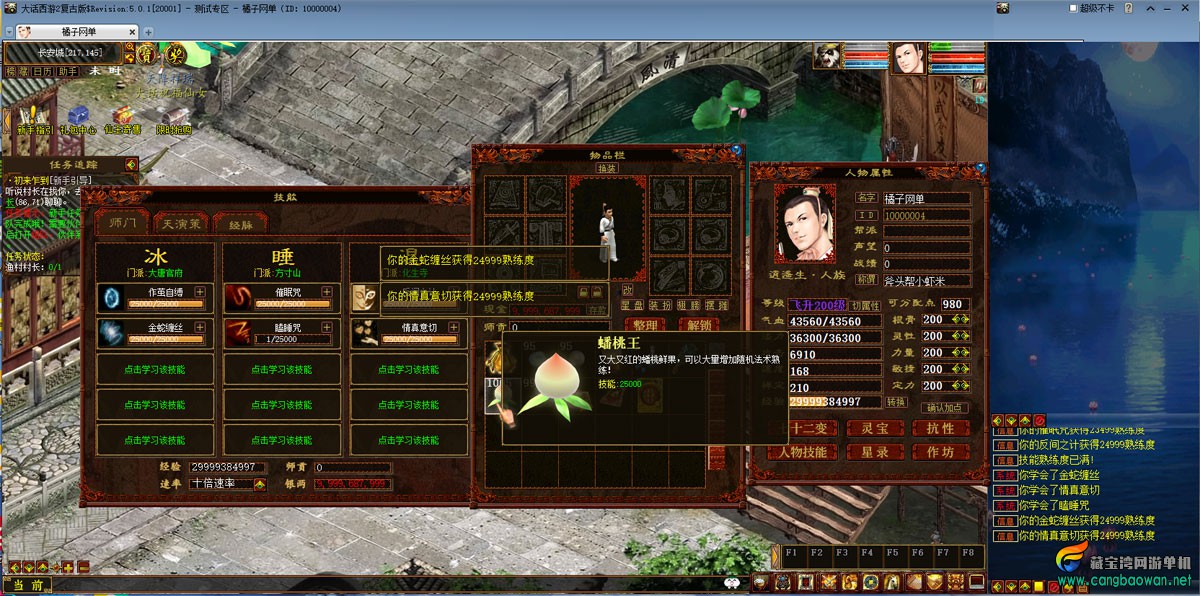Viewport: 1200px width, 596px height.
Task: Pick the 金蛇缠丝 skill icon
Action: [112, 333]
